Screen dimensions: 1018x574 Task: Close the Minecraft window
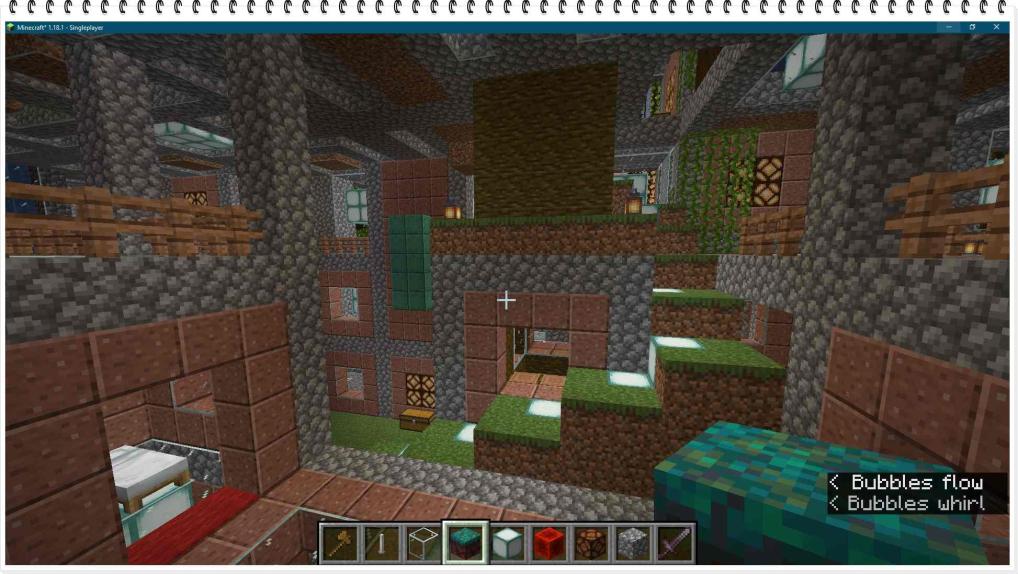(x=996, y=27)
